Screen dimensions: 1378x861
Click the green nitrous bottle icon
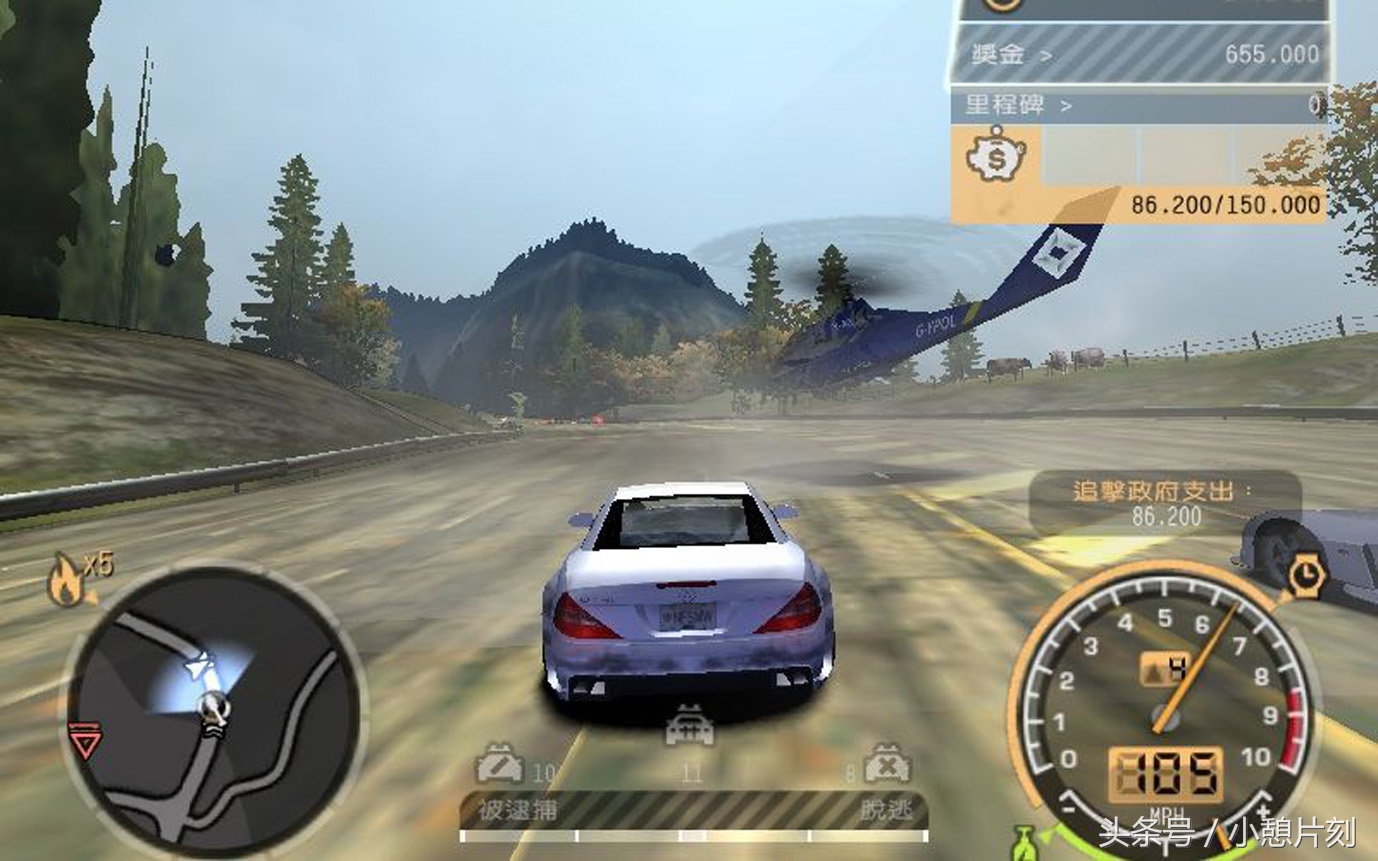(1022, 842)
